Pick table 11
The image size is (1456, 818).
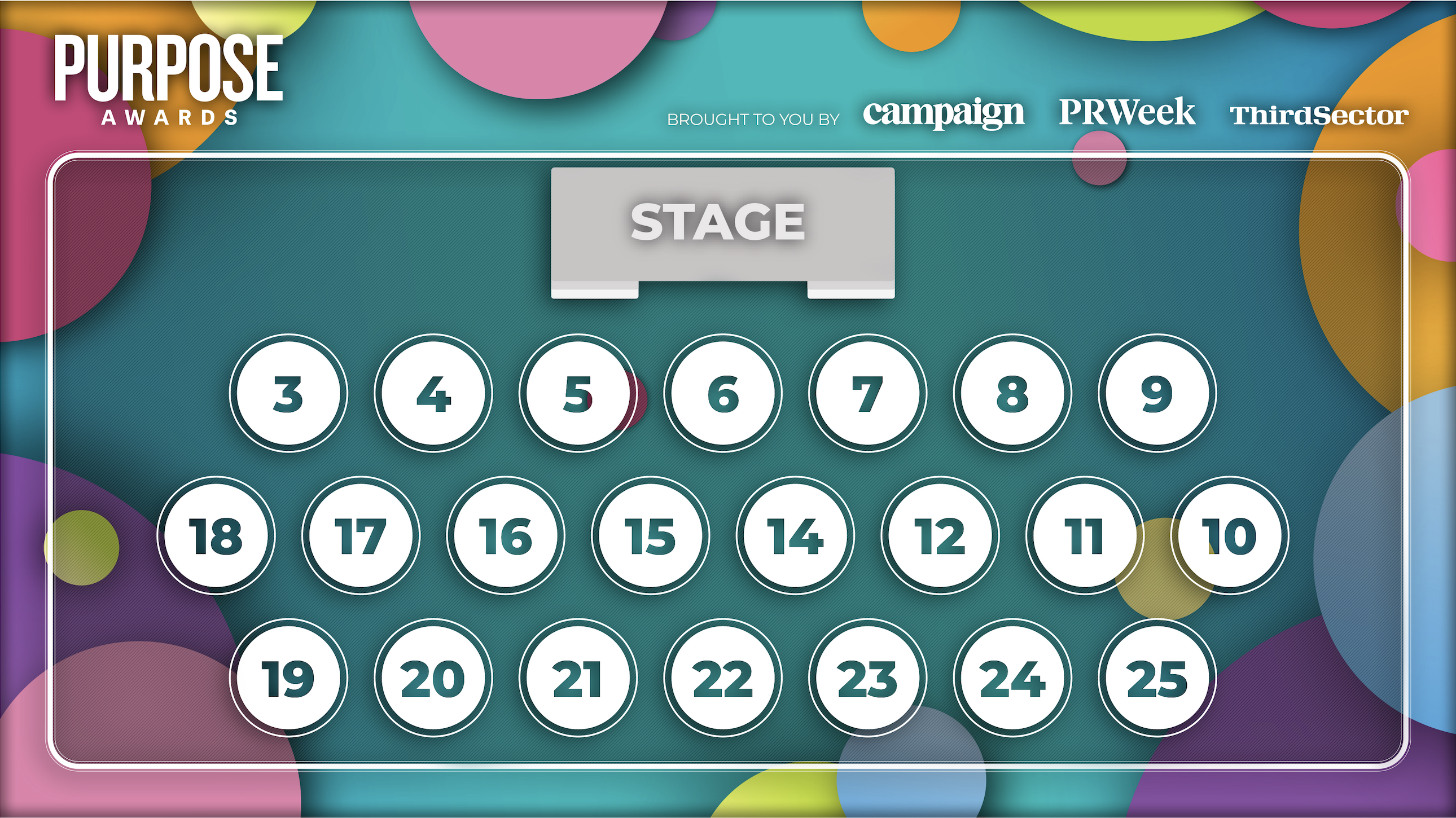pos(1084,535)
